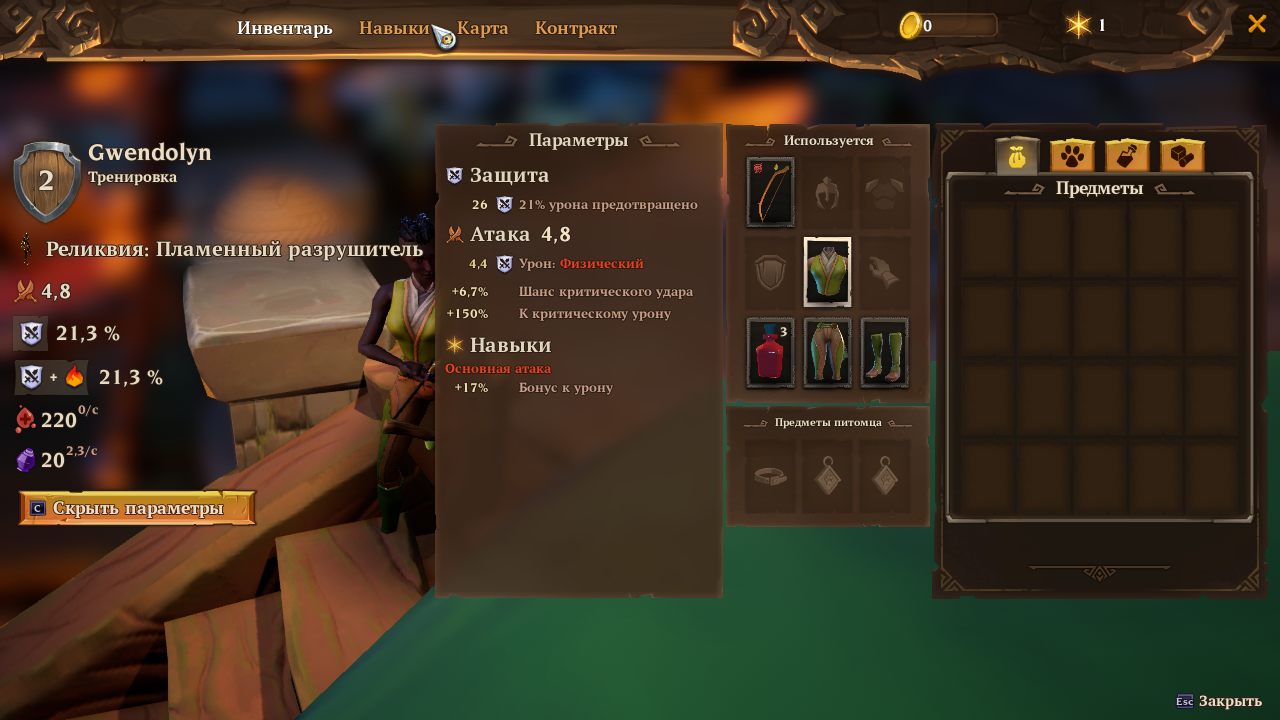Click the equipped pants slot

tap(827, 352)
